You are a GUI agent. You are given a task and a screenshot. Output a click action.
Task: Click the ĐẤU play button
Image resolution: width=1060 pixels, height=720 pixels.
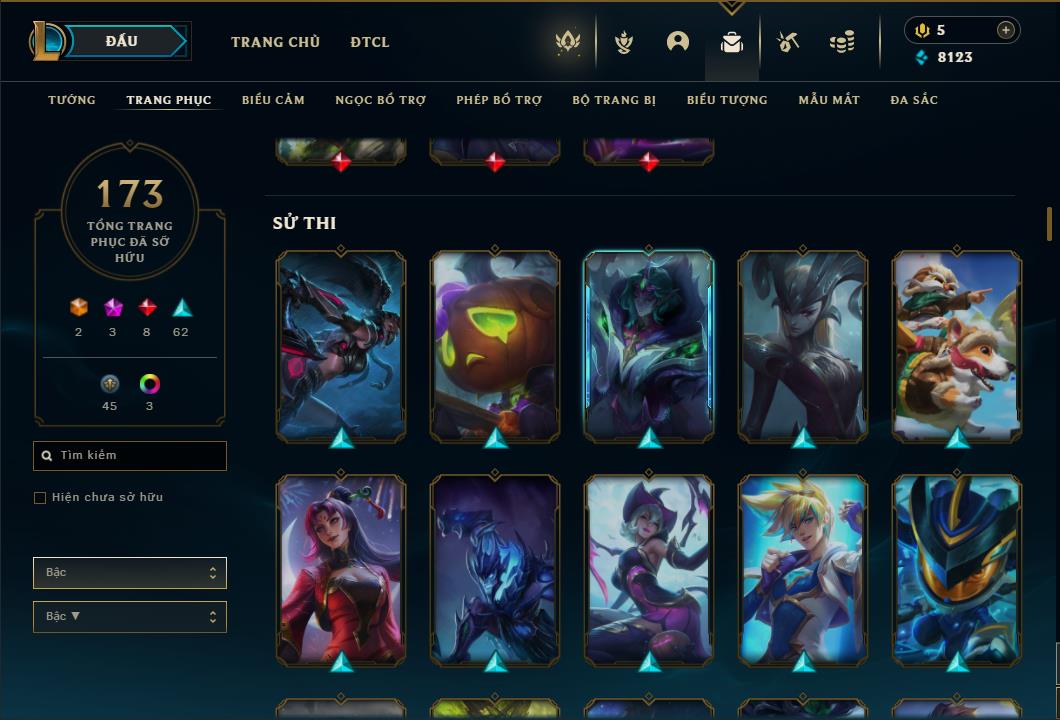pos(121,41)
